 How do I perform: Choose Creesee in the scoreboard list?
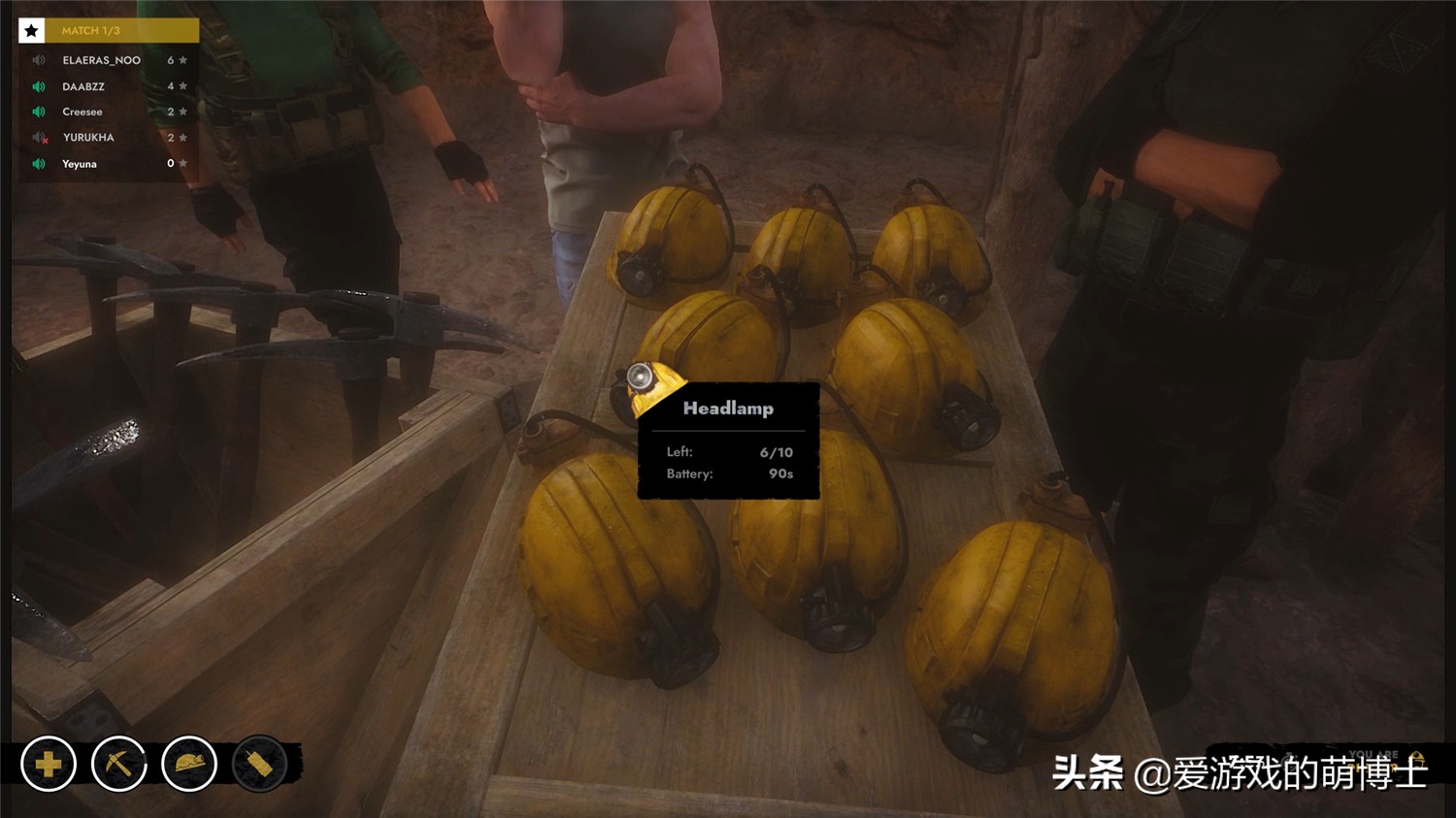(83, 112)
